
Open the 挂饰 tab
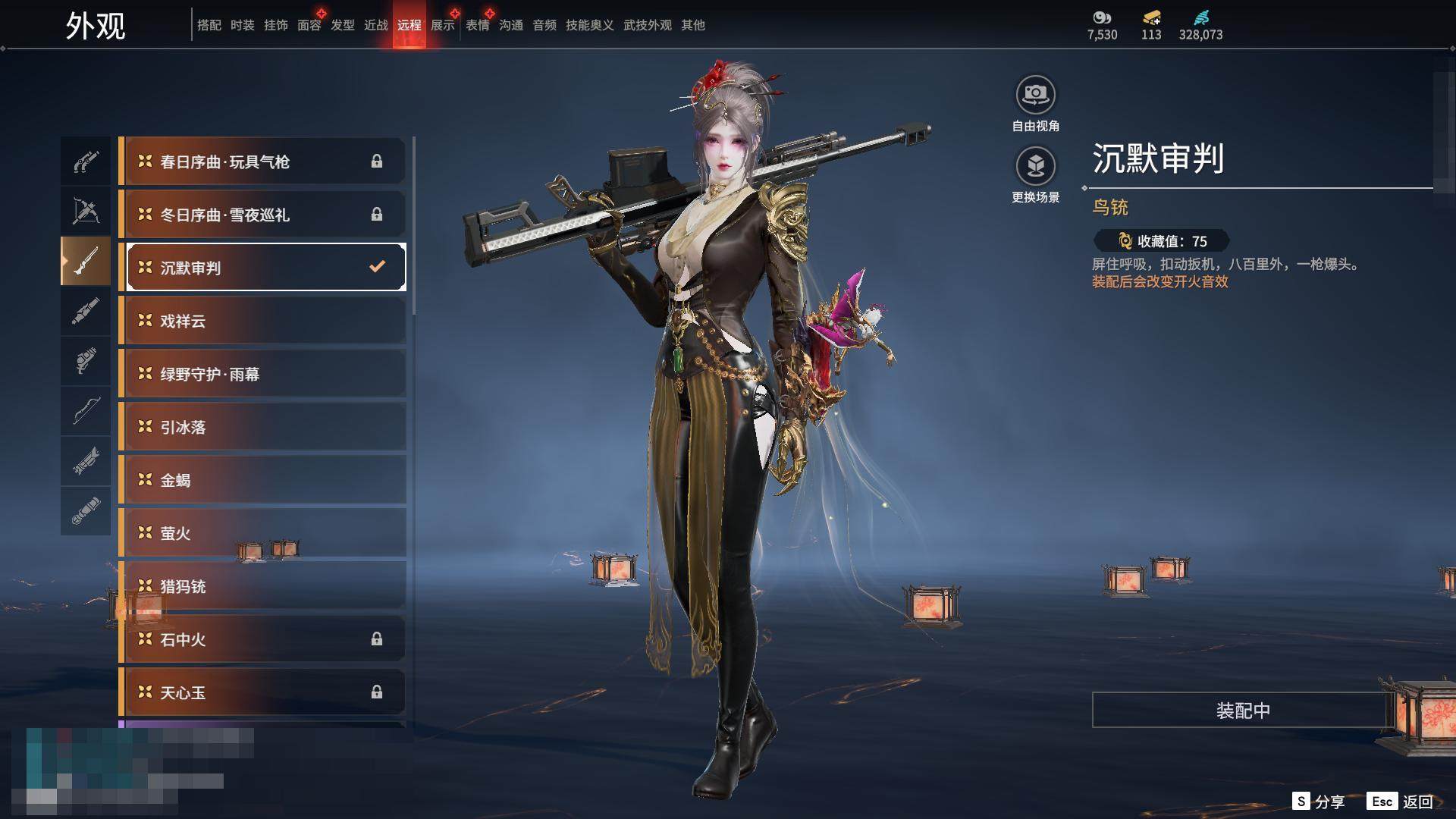pyautogui.click(x=276, y=25)
